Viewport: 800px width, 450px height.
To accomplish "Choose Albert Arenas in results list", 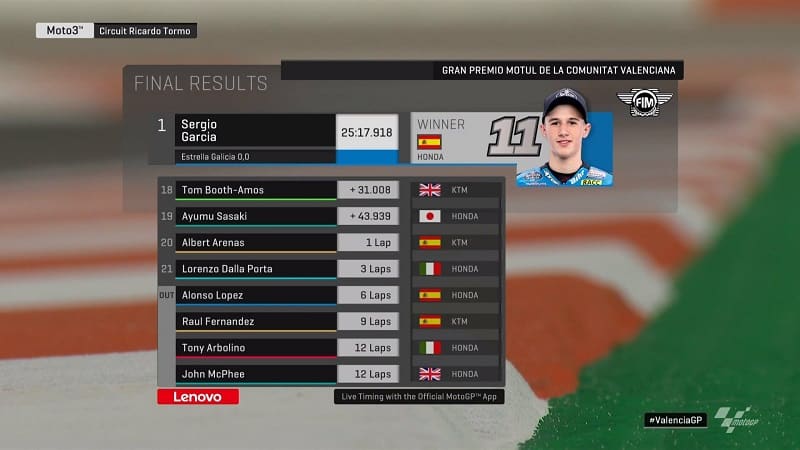I will [x=256, y=242].
